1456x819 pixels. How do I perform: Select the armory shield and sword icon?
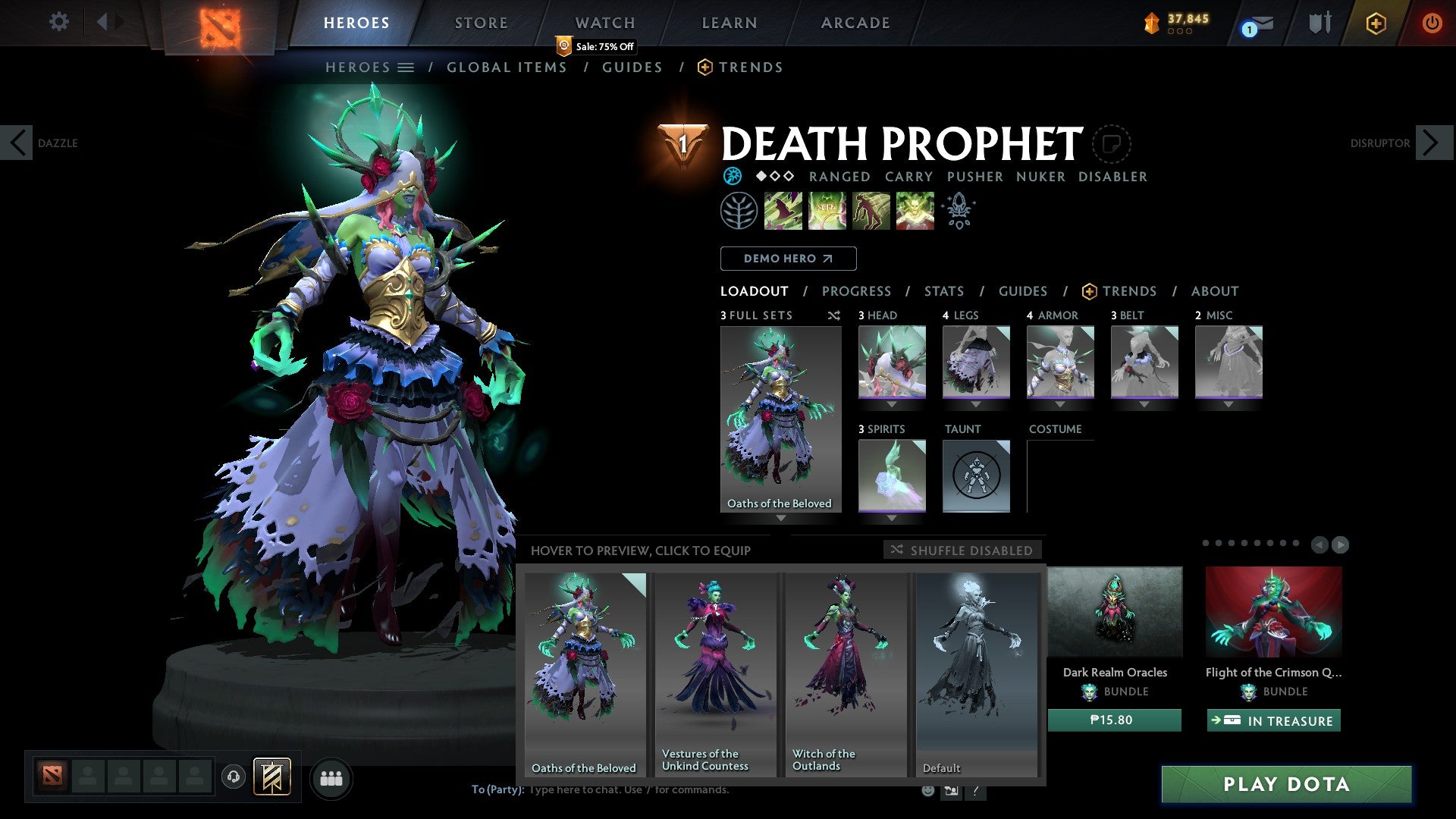point(1319,23)
